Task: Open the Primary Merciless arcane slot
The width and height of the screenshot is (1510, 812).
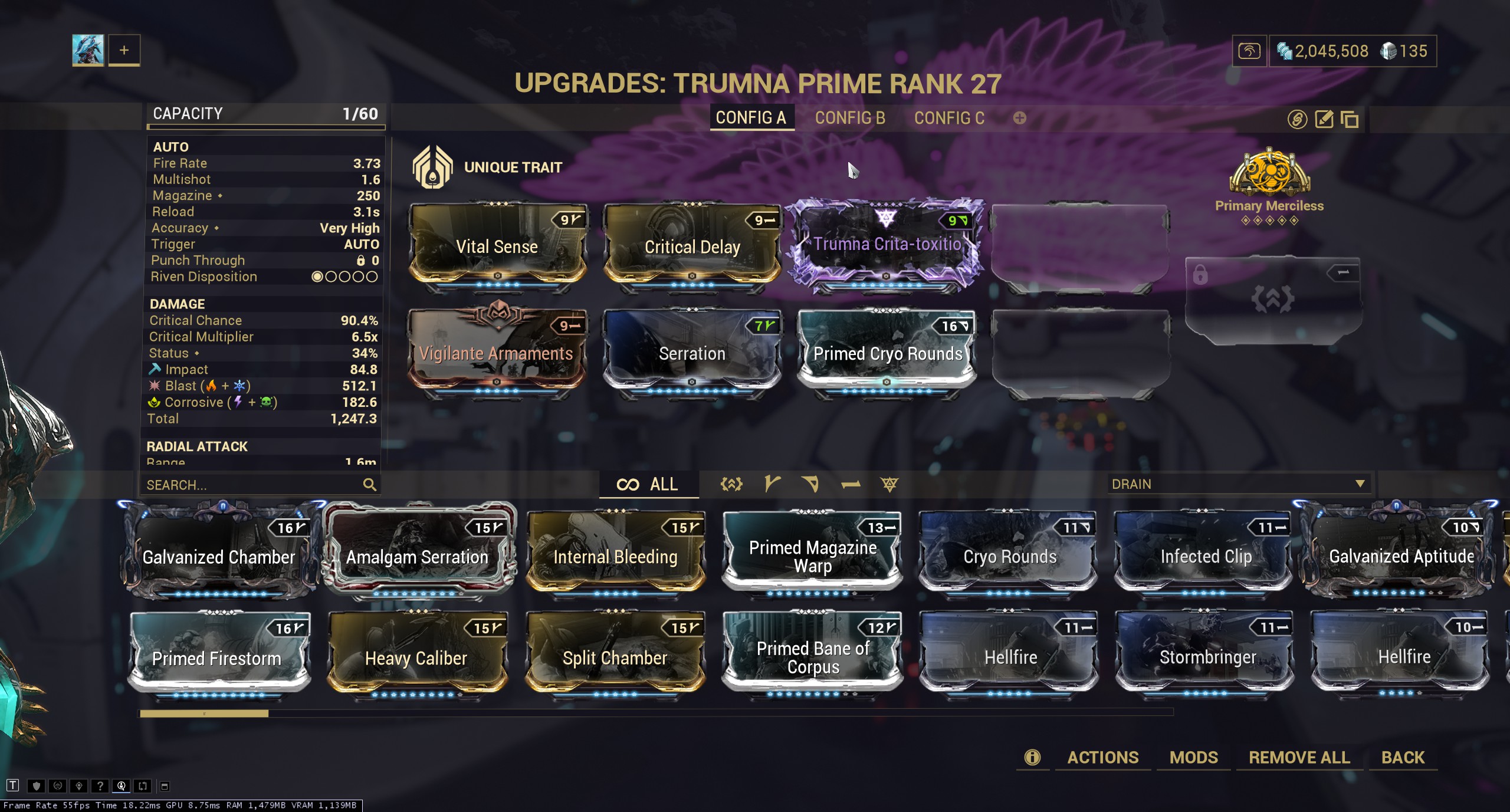Action: tap(1269, 183)
